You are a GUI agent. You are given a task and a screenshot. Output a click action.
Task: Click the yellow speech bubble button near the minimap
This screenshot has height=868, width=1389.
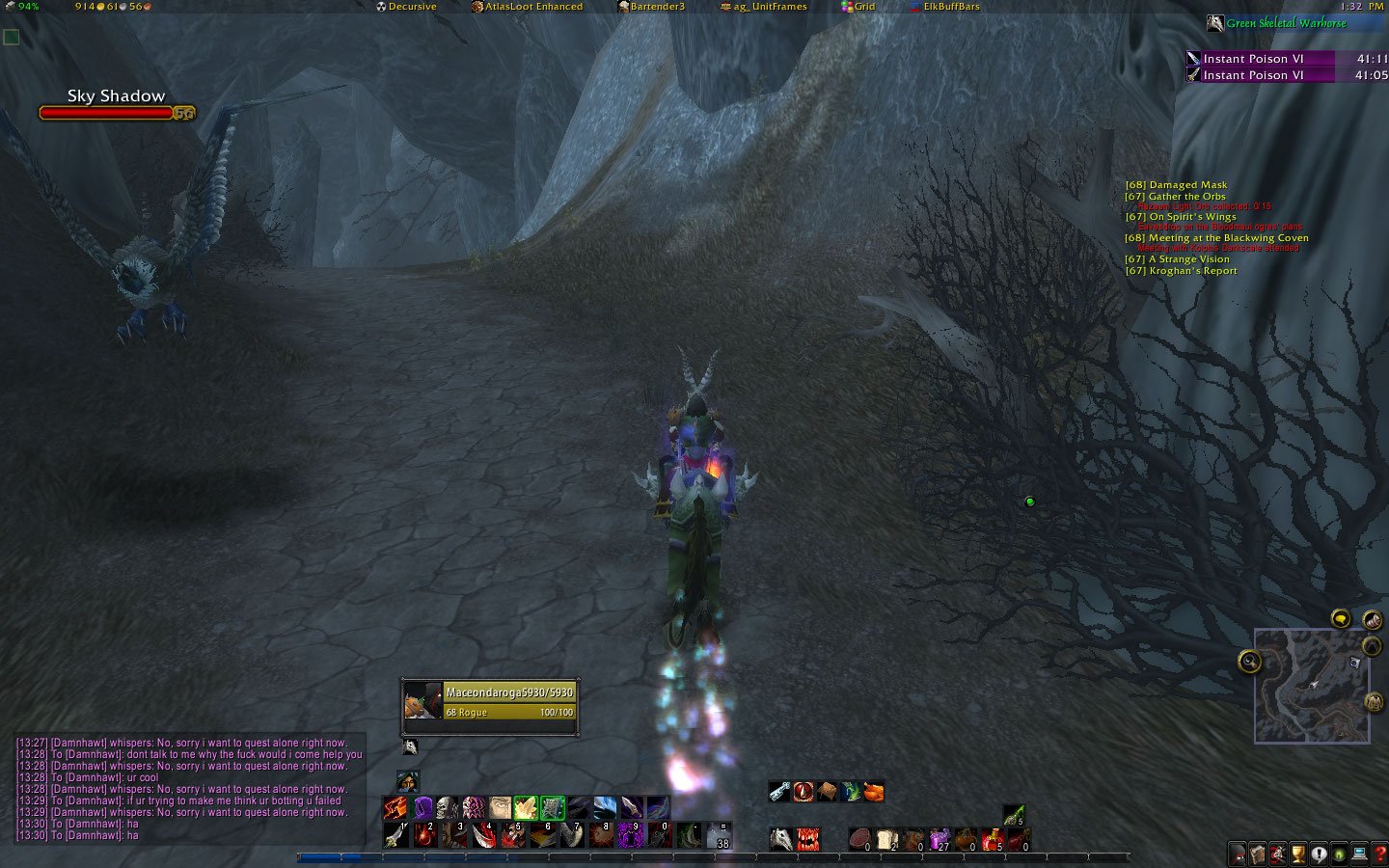point(1340,618)
